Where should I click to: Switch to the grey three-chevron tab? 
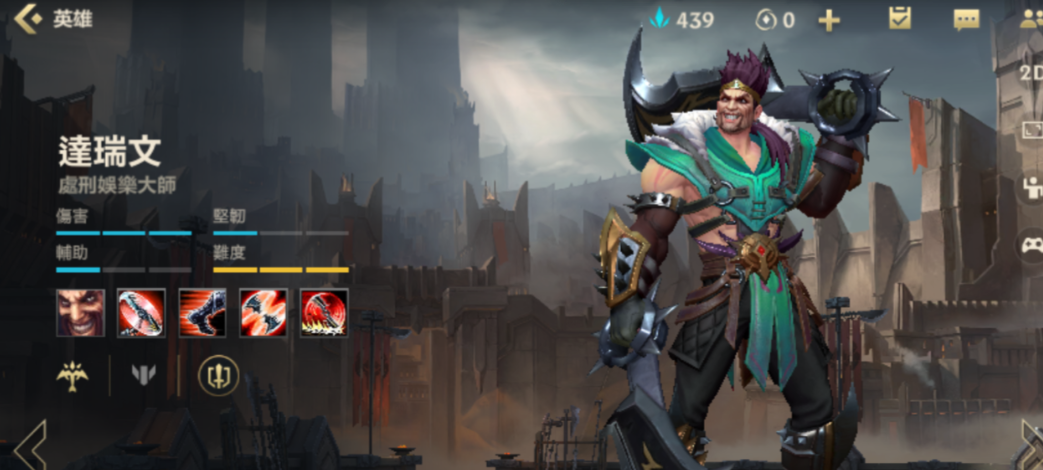pyautogui.click(x=144, y=376)
